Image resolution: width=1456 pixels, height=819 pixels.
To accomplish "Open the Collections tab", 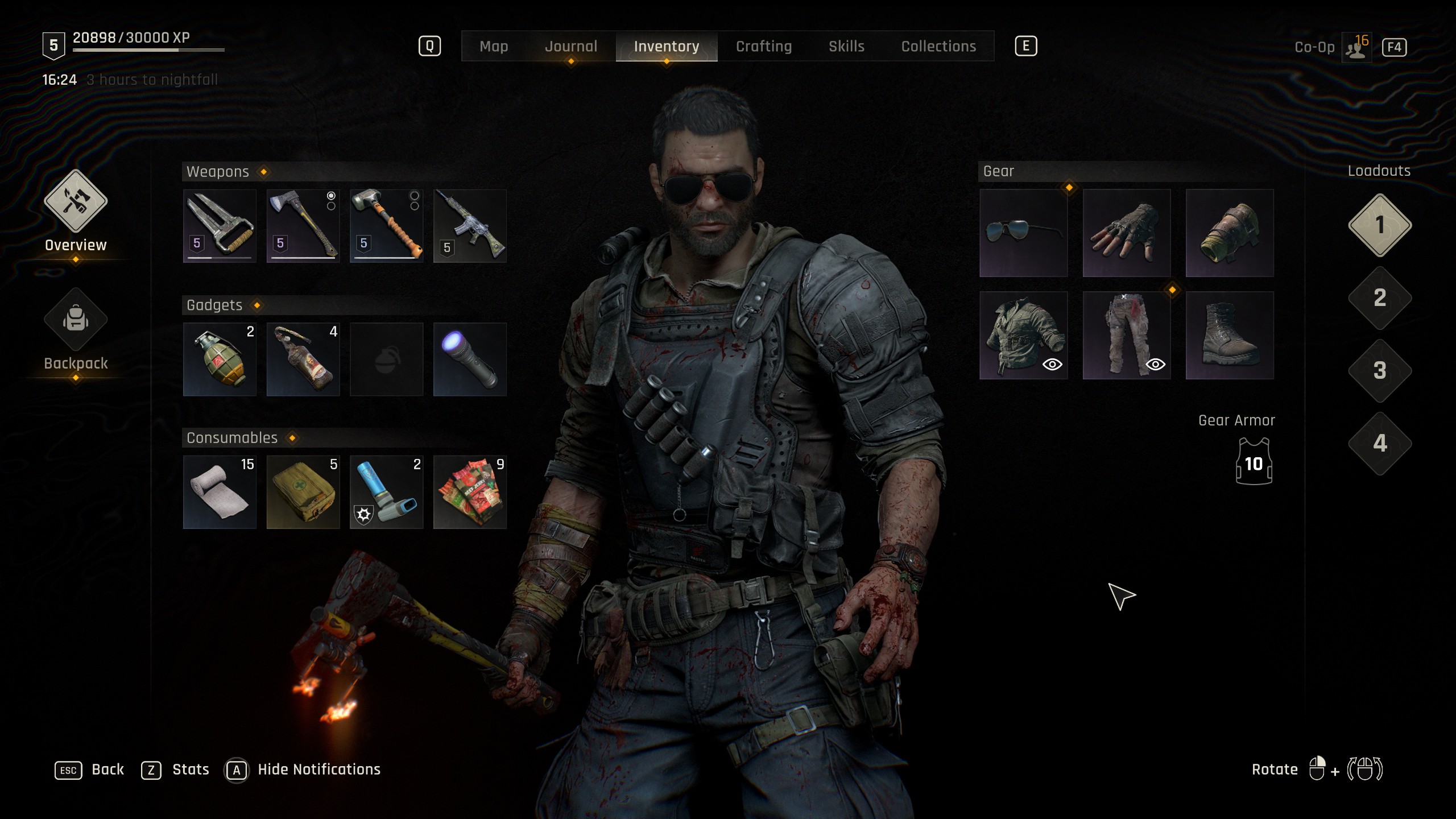I will (938, 47).
